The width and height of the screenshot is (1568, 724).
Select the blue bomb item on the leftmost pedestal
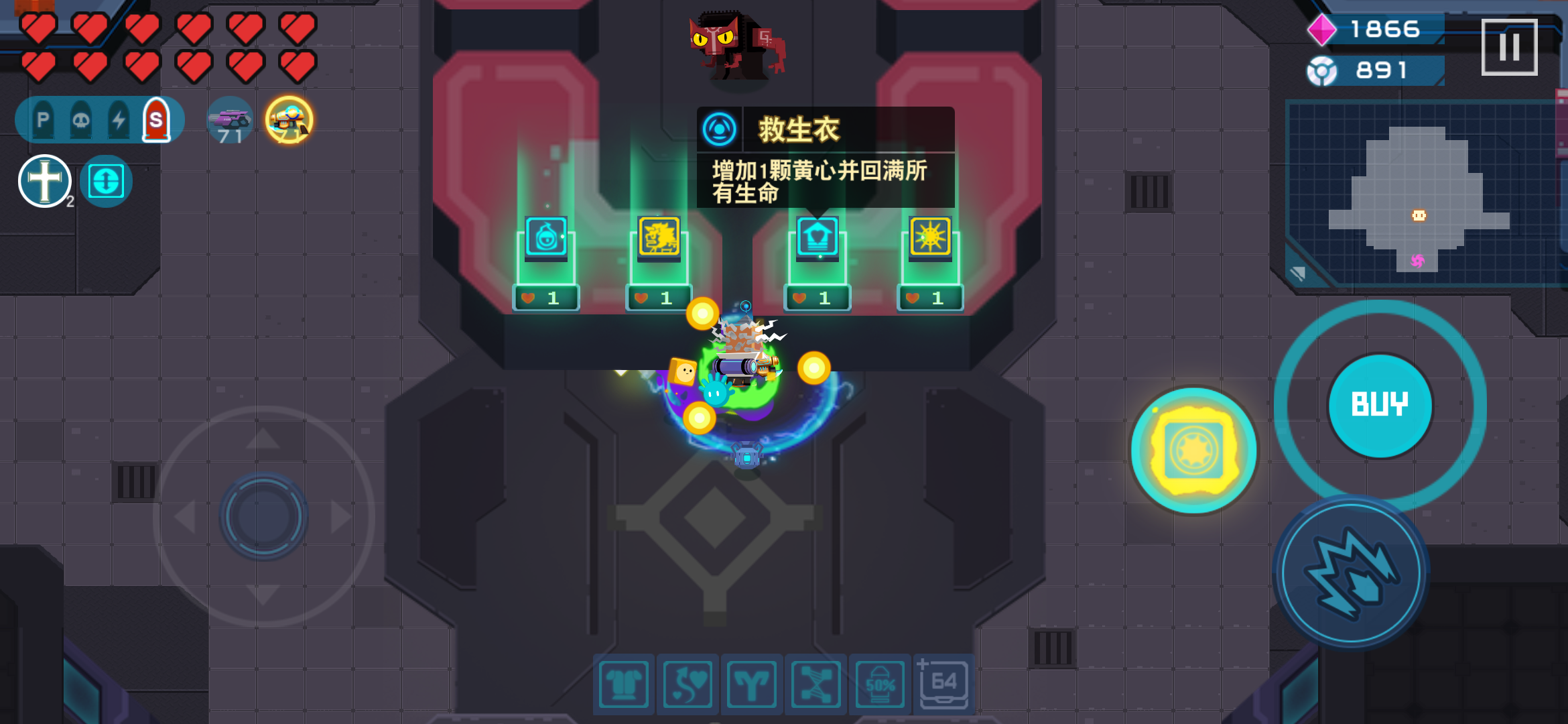point(544,239)
